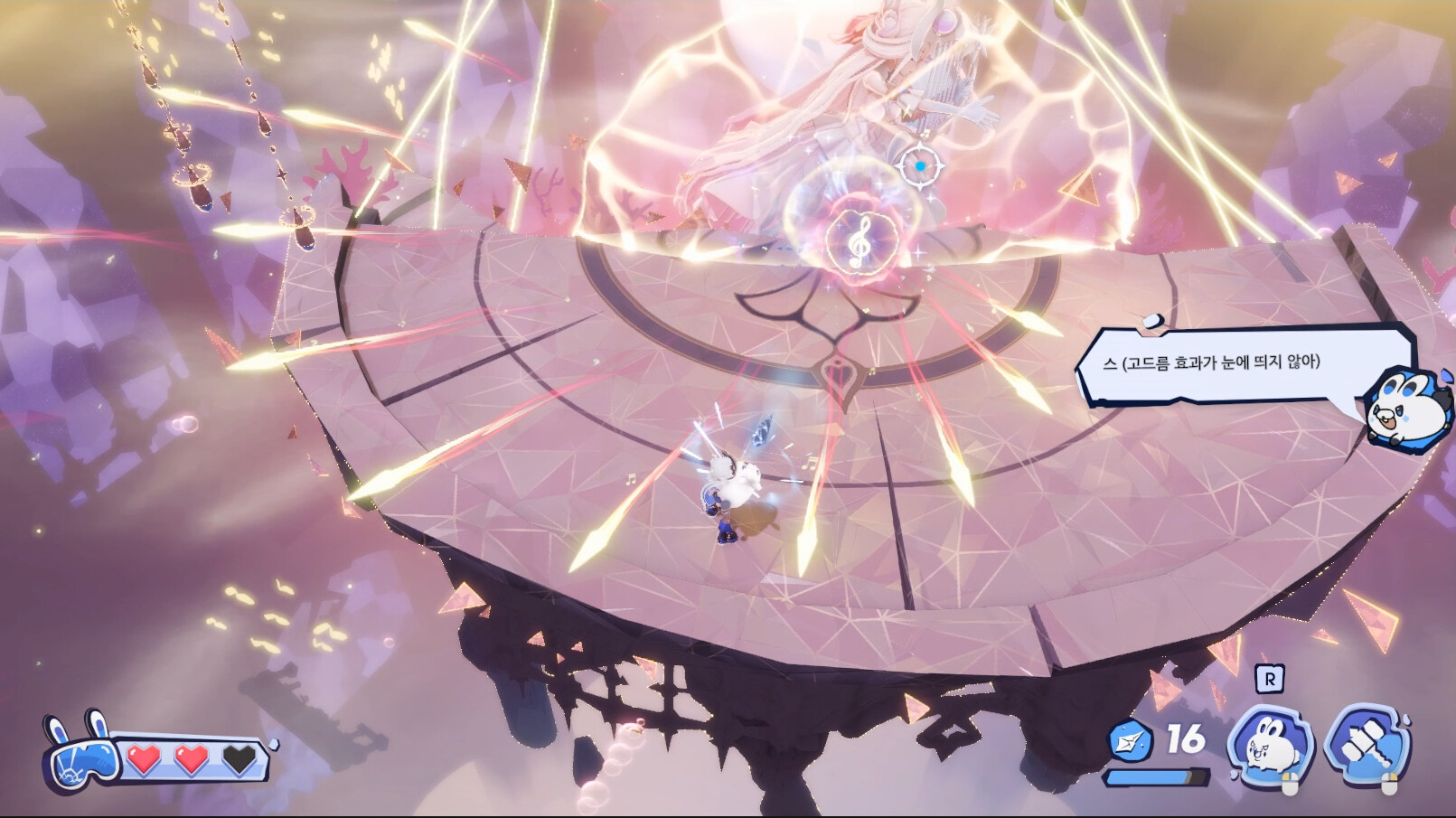Click the small dot beside rabbit skill icon
Screen dimensions: 1456x818
(1234, 776)
